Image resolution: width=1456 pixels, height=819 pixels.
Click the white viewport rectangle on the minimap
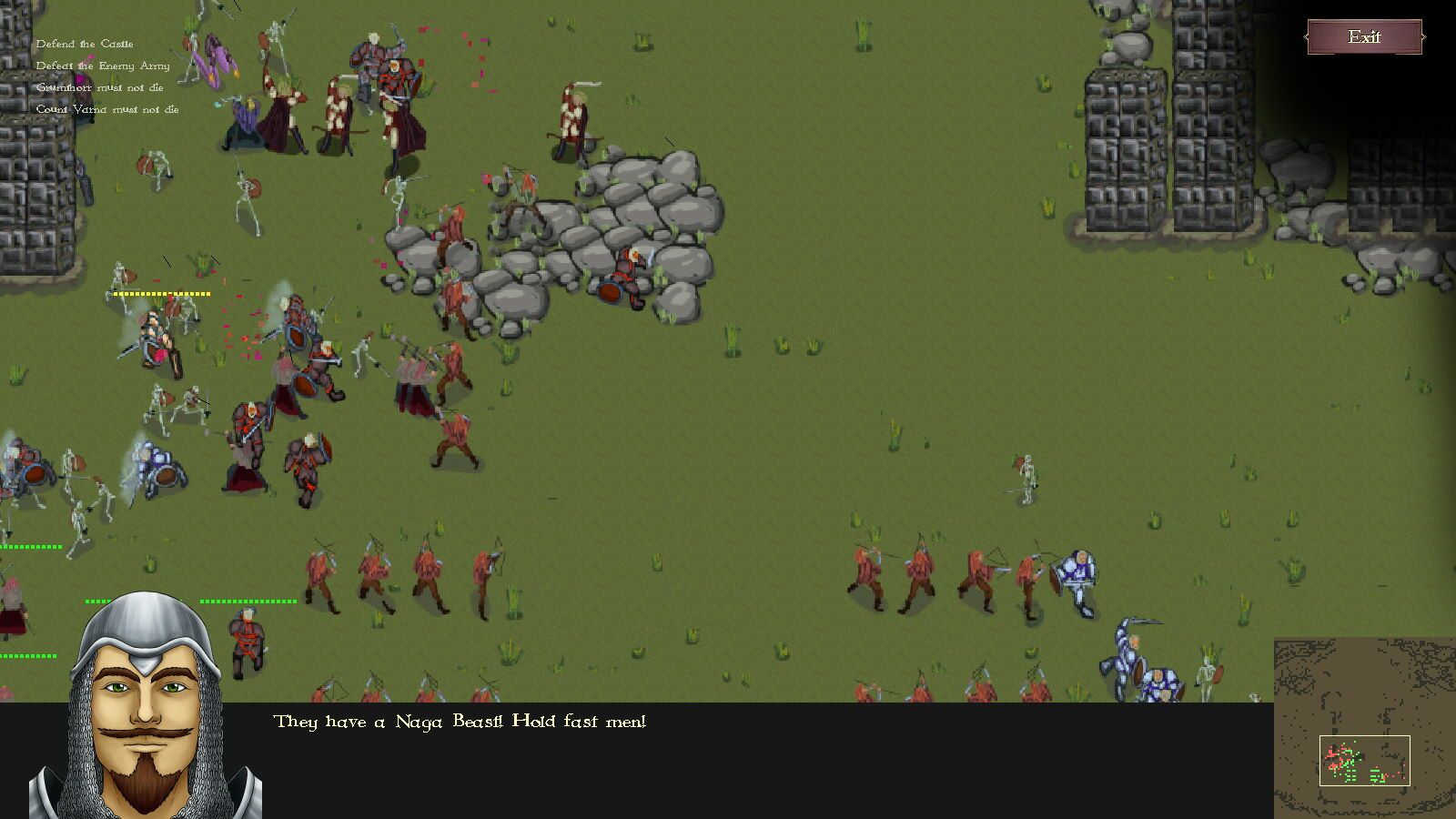(x=1365, y=760)
